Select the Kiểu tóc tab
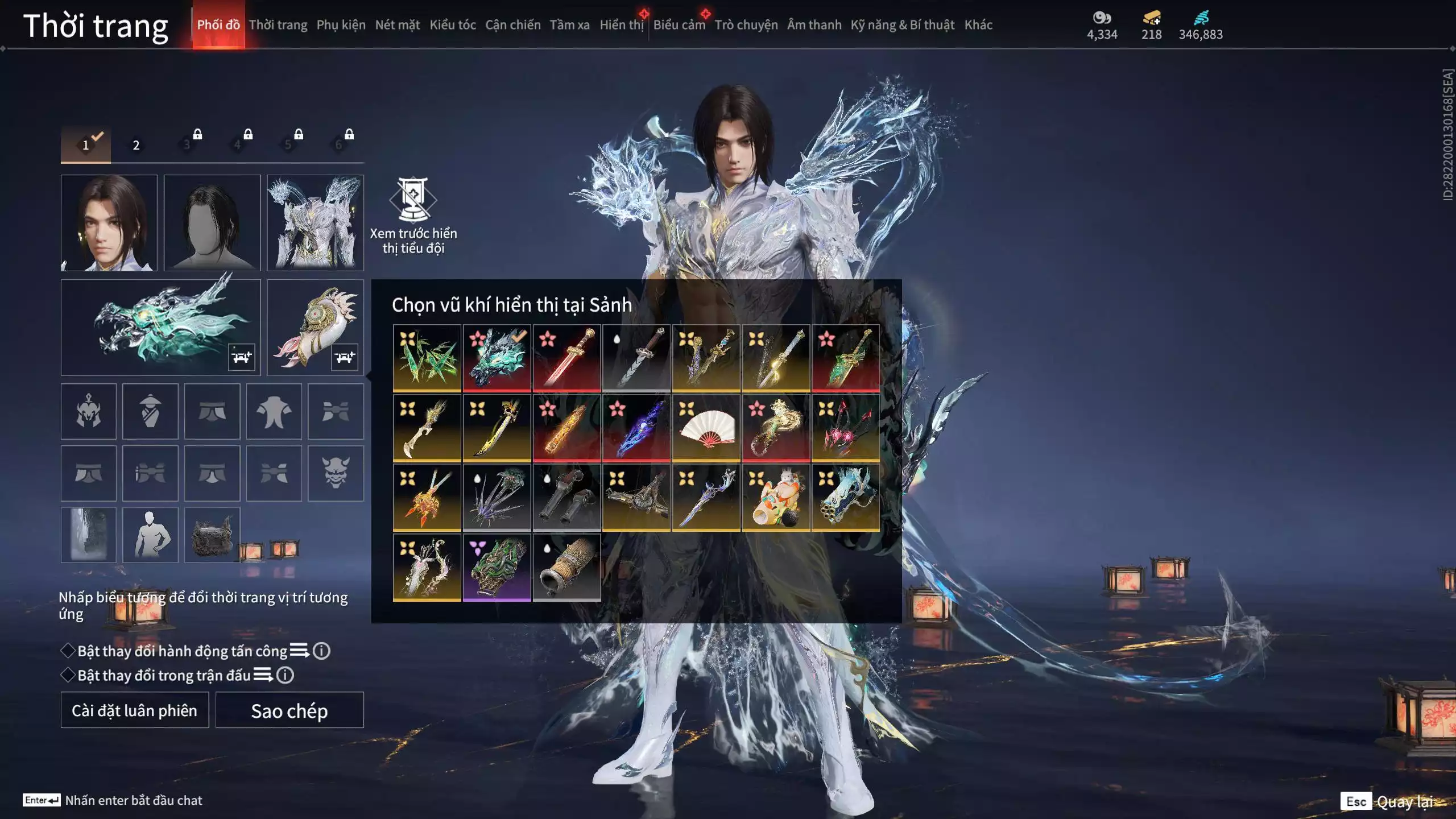1456x819 pixels. pos(452,25)
